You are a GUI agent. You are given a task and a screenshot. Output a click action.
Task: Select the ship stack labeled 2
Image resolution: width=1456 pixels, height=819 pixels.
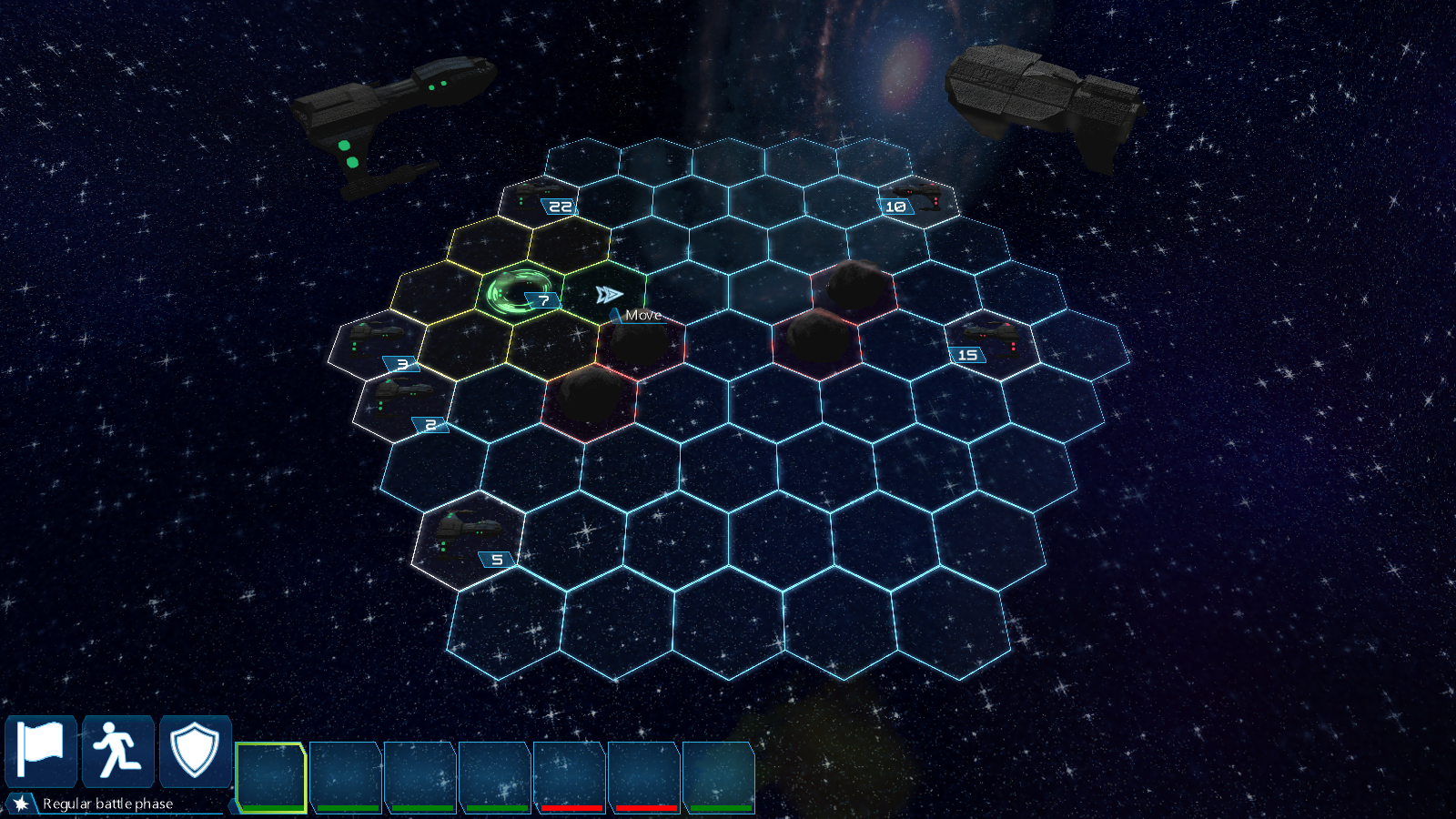402,403
